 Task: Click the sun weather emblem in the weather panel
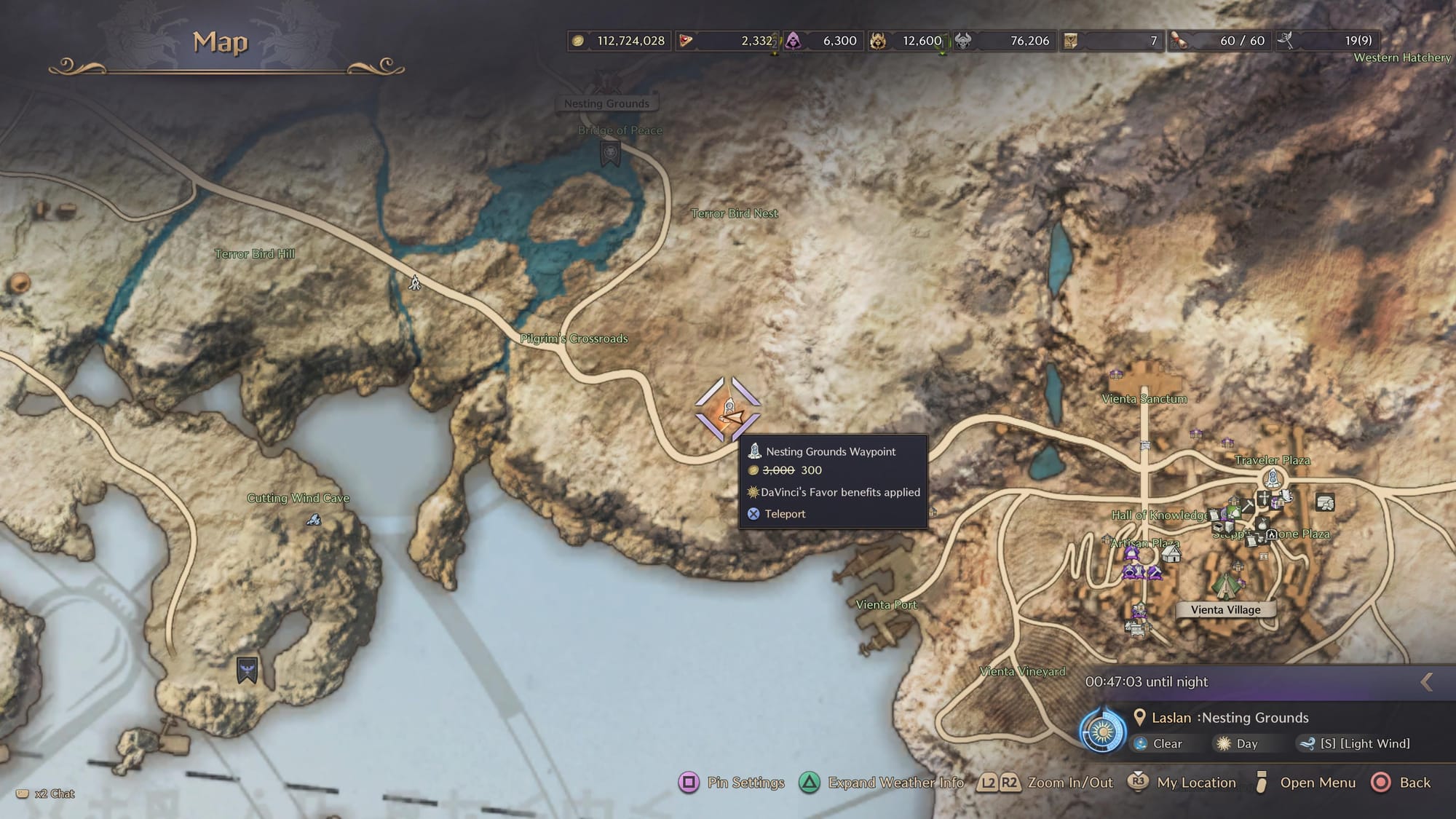click(1102, 731)
